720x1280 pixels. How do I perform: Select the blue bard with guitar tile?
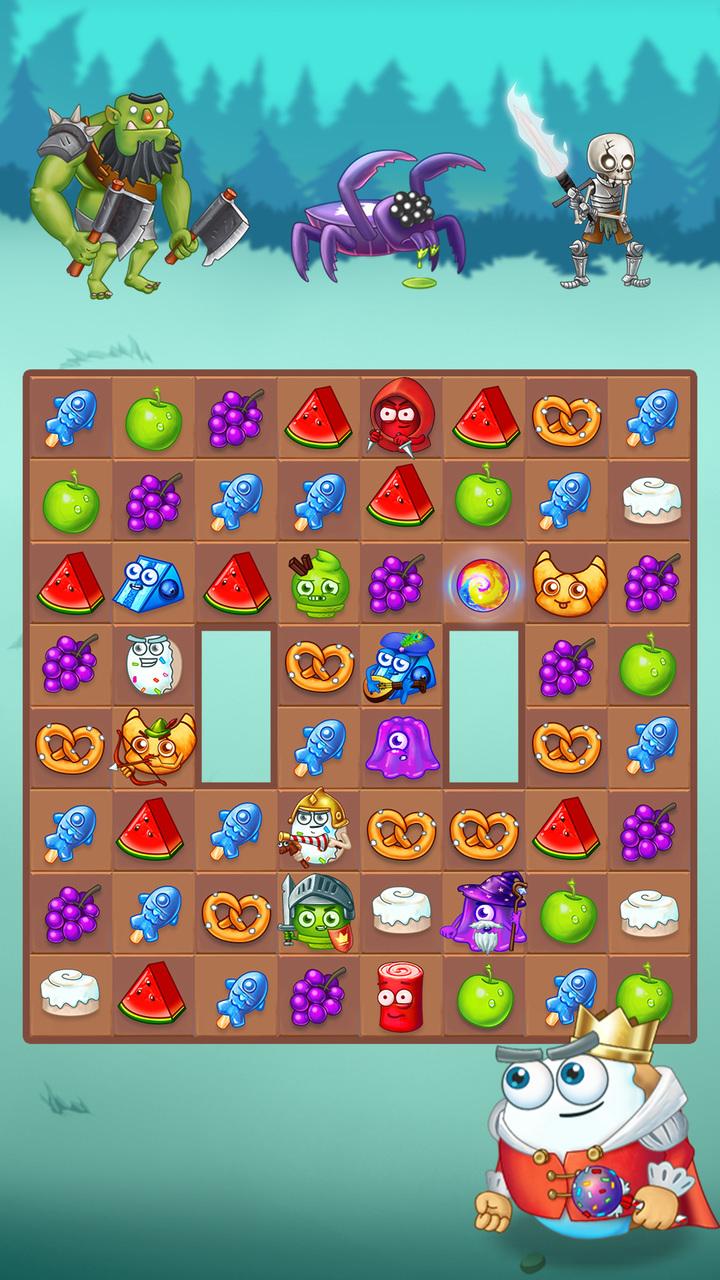click(401, 665)
